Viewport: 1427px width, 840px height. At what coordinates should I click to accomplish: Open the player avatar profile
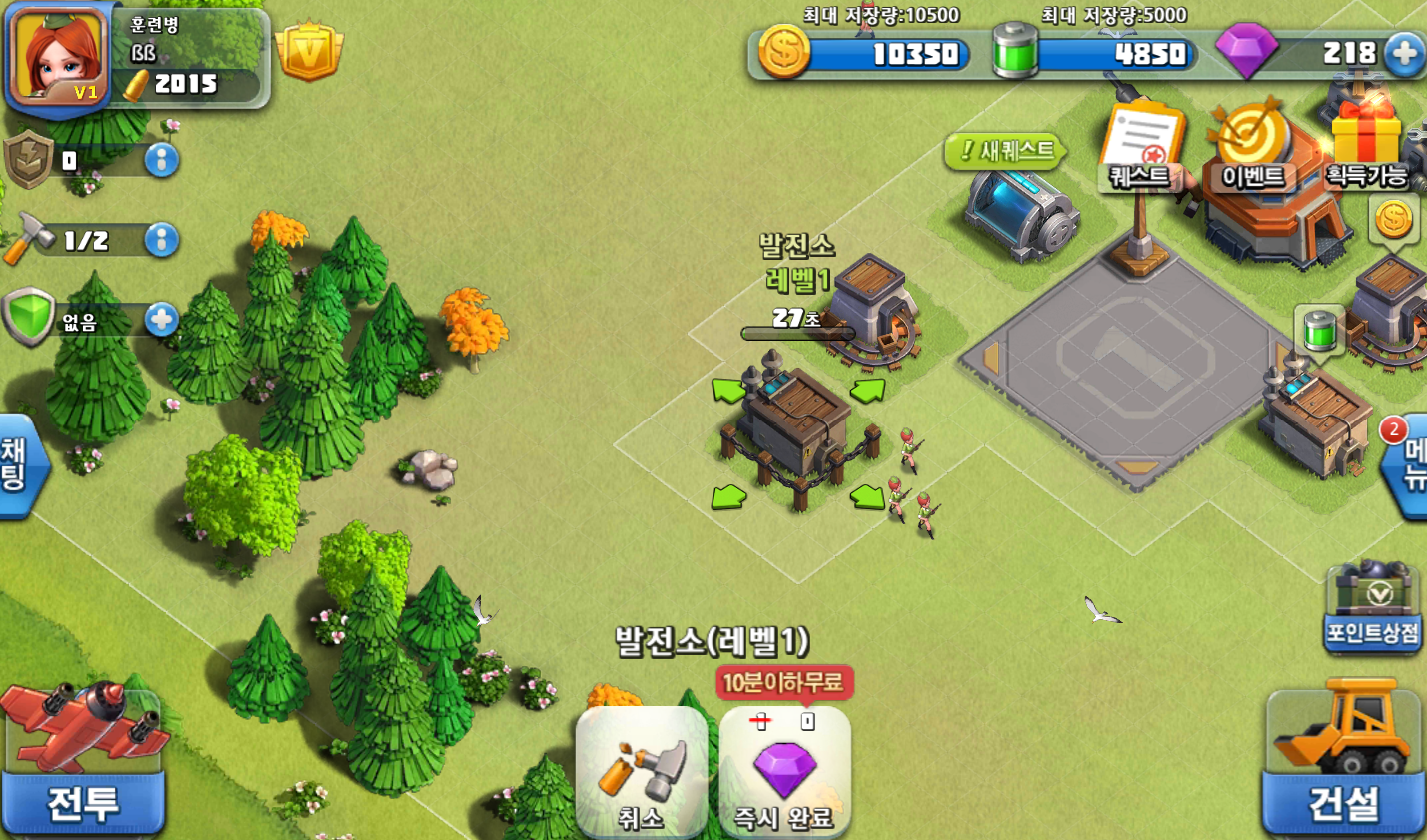tap(58, 56)
